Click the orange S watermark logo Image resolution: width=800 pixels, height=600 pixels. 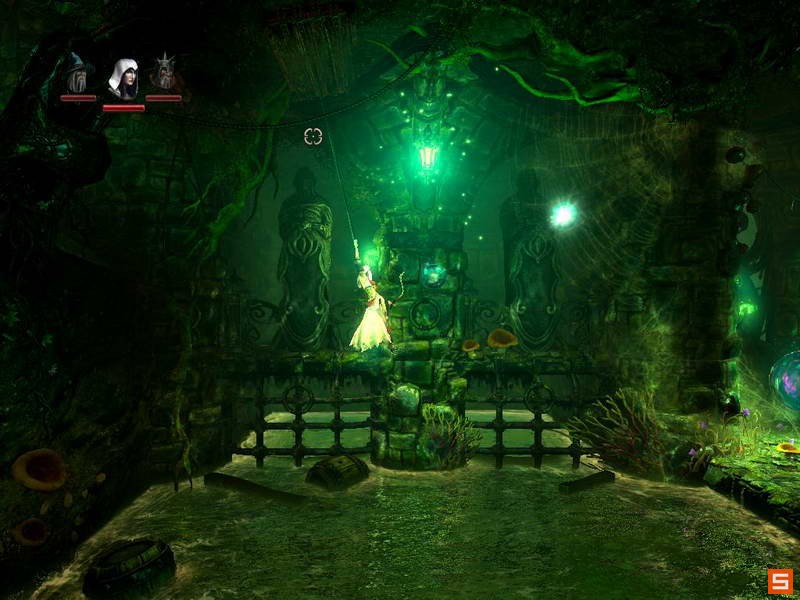pos(780,580)
